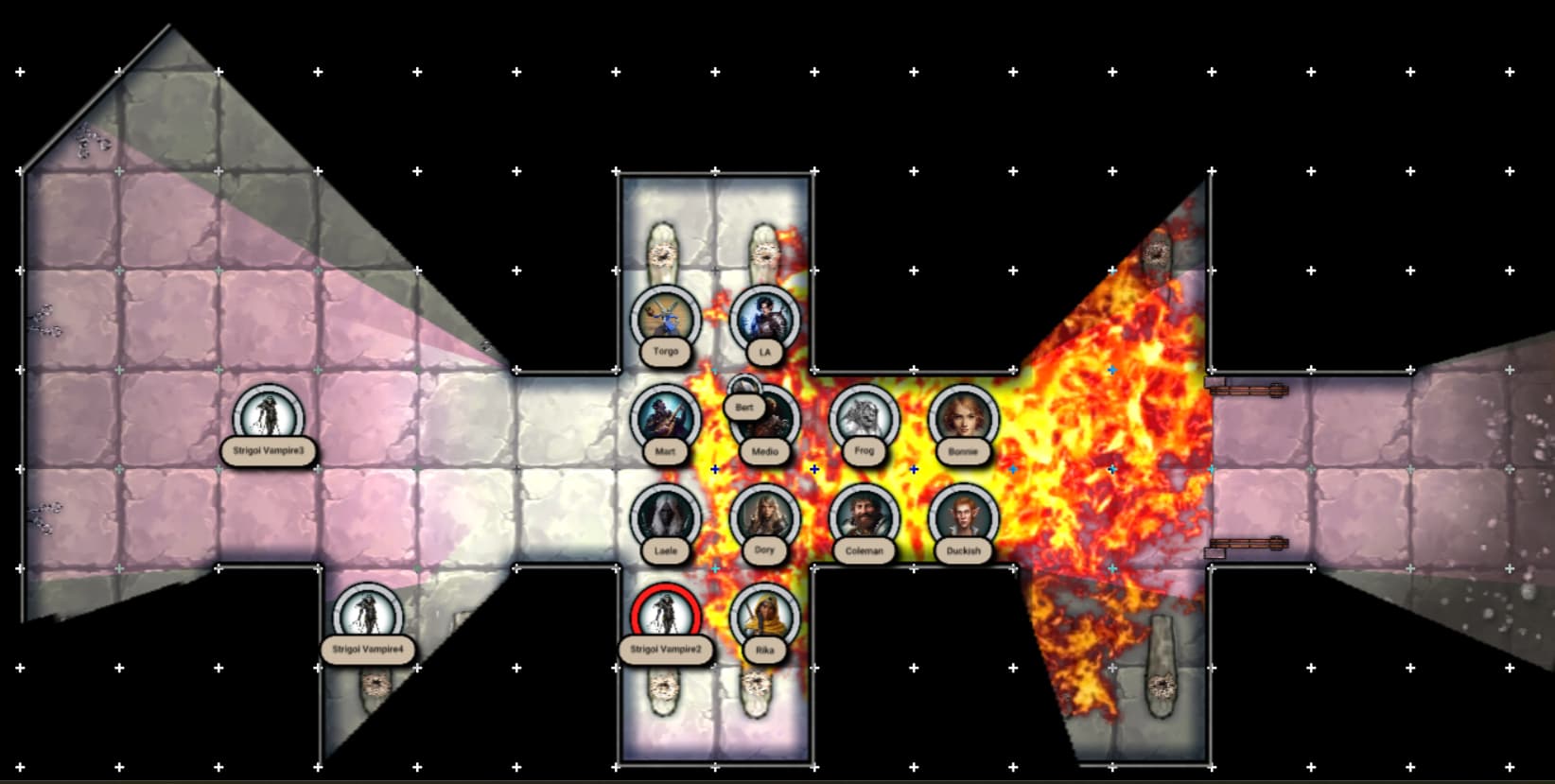Screen dimensions: 1555x784
Task: Select the Coleman token
Action: point(865,517)
